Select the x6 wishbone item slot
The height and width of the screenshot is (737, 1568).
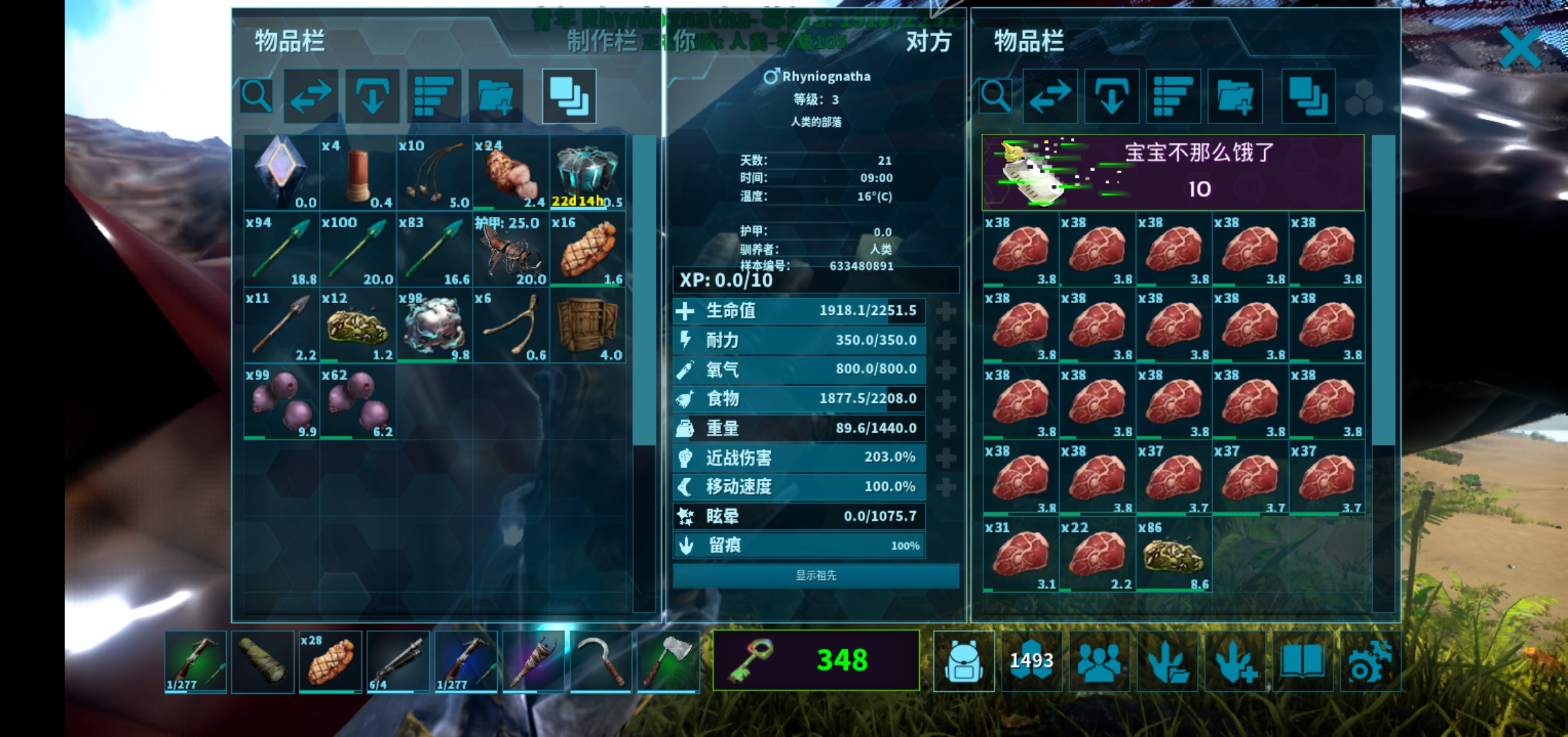coord(511,326)
